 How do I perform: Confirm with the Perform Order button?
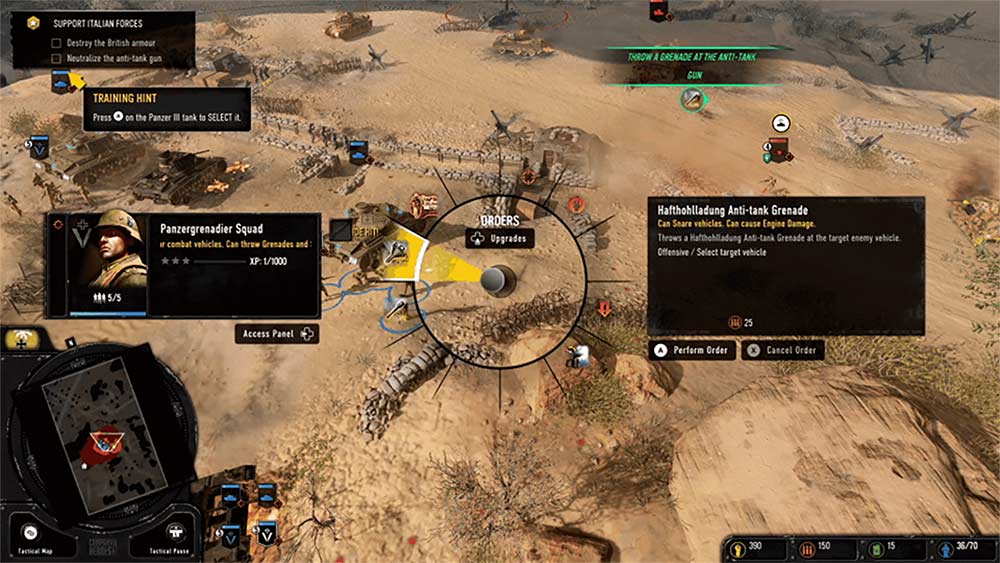(692, 351)
